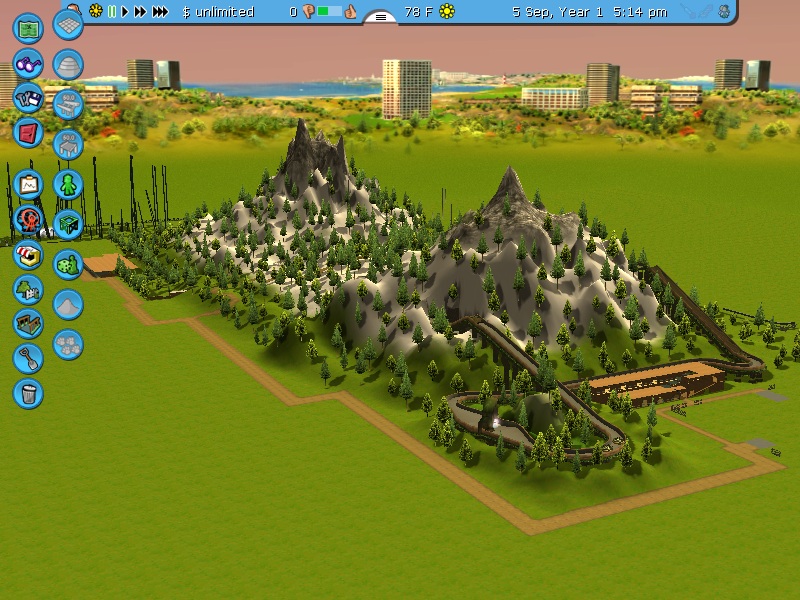The height and width of the screenshot is (600, 800).
Task: Open the scenery building menu
Action: pos(28,289)
